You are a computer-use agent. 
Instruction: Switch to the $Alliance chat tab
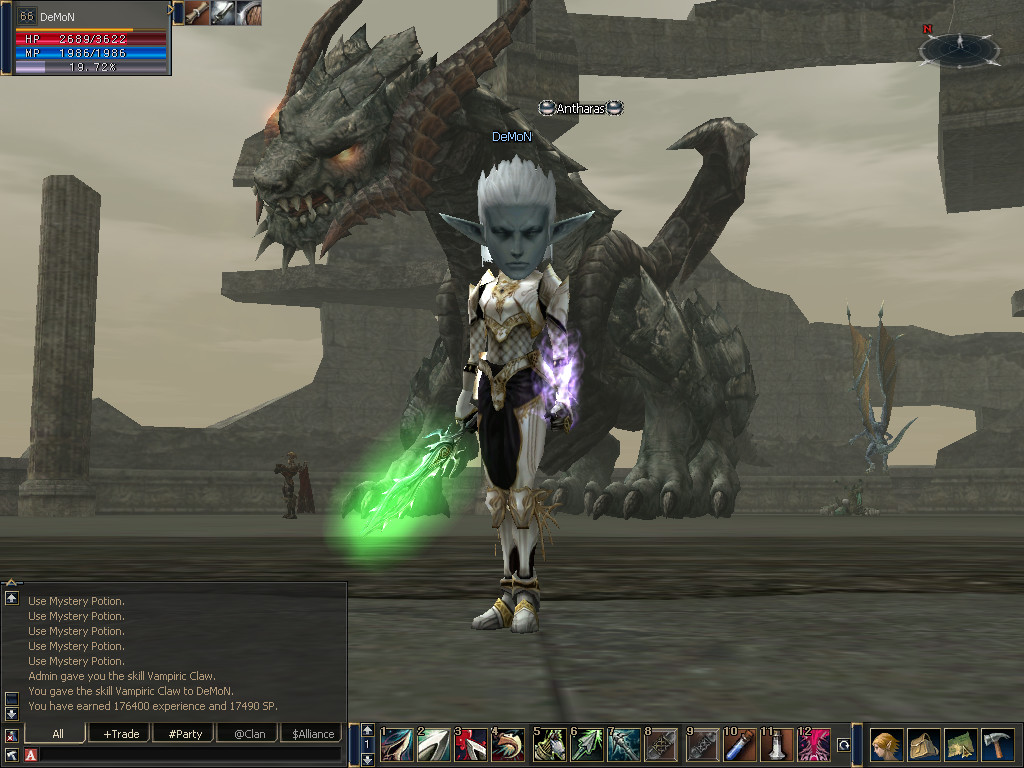(313, 734)
